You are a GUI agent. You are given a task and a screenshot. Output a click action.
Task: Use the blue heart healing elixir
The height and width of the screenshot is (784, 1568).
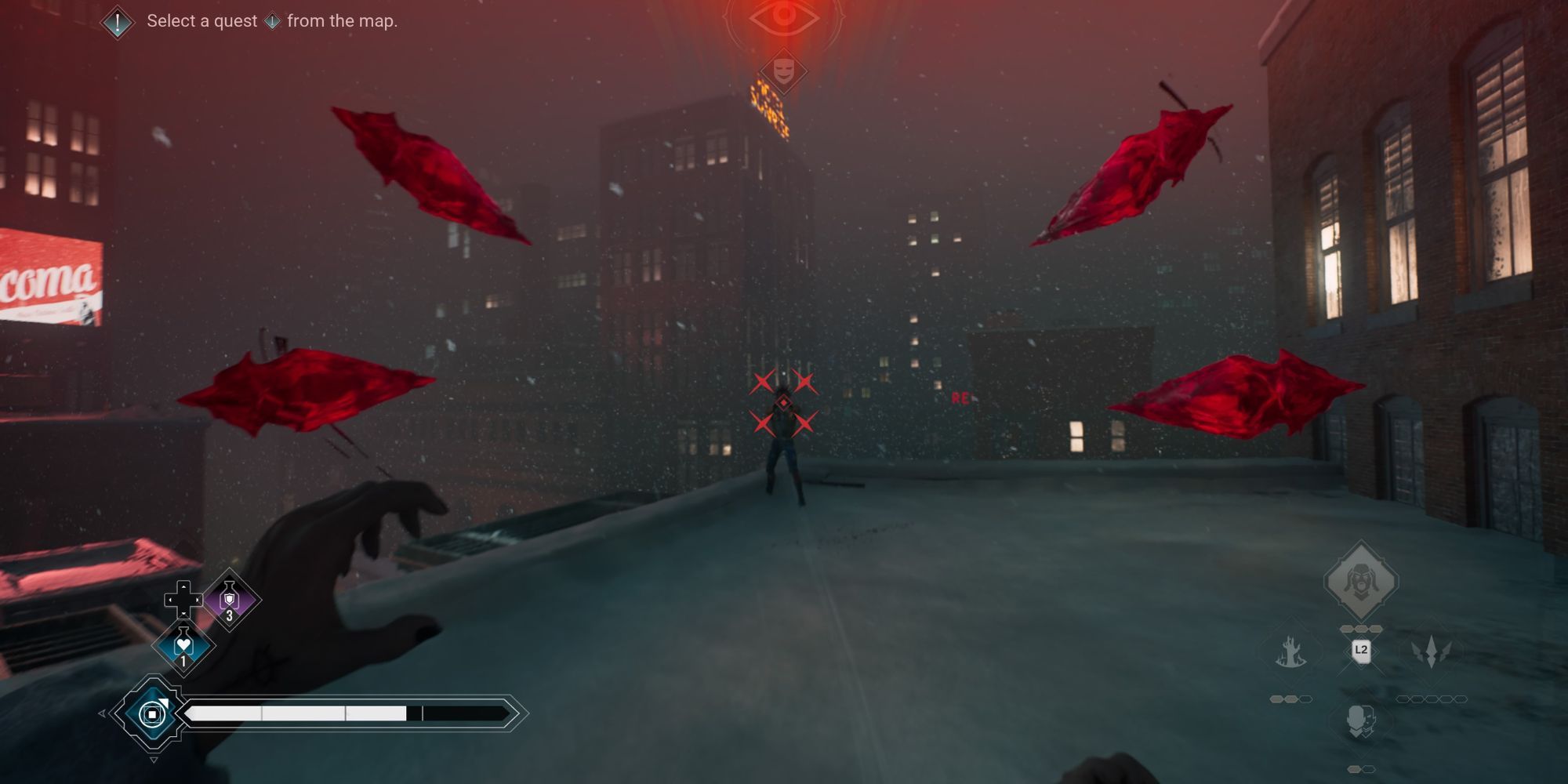pos(183,644)
